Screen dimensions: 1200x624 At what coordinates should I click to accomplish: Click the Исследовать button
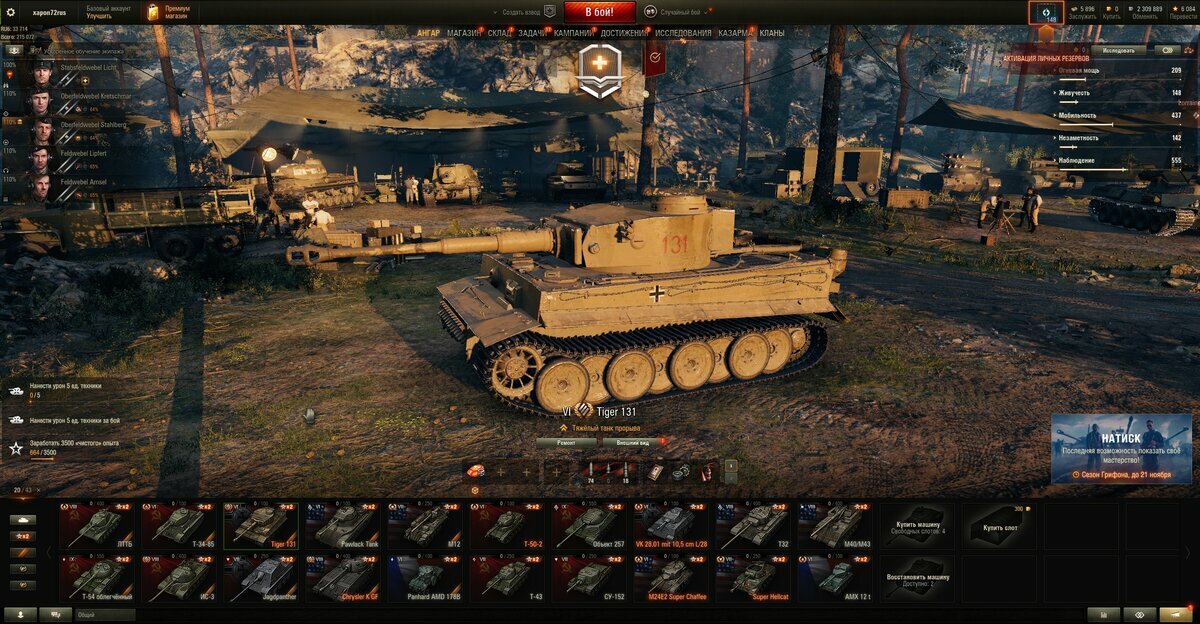pyautogui.click(x=1117, y=49)
